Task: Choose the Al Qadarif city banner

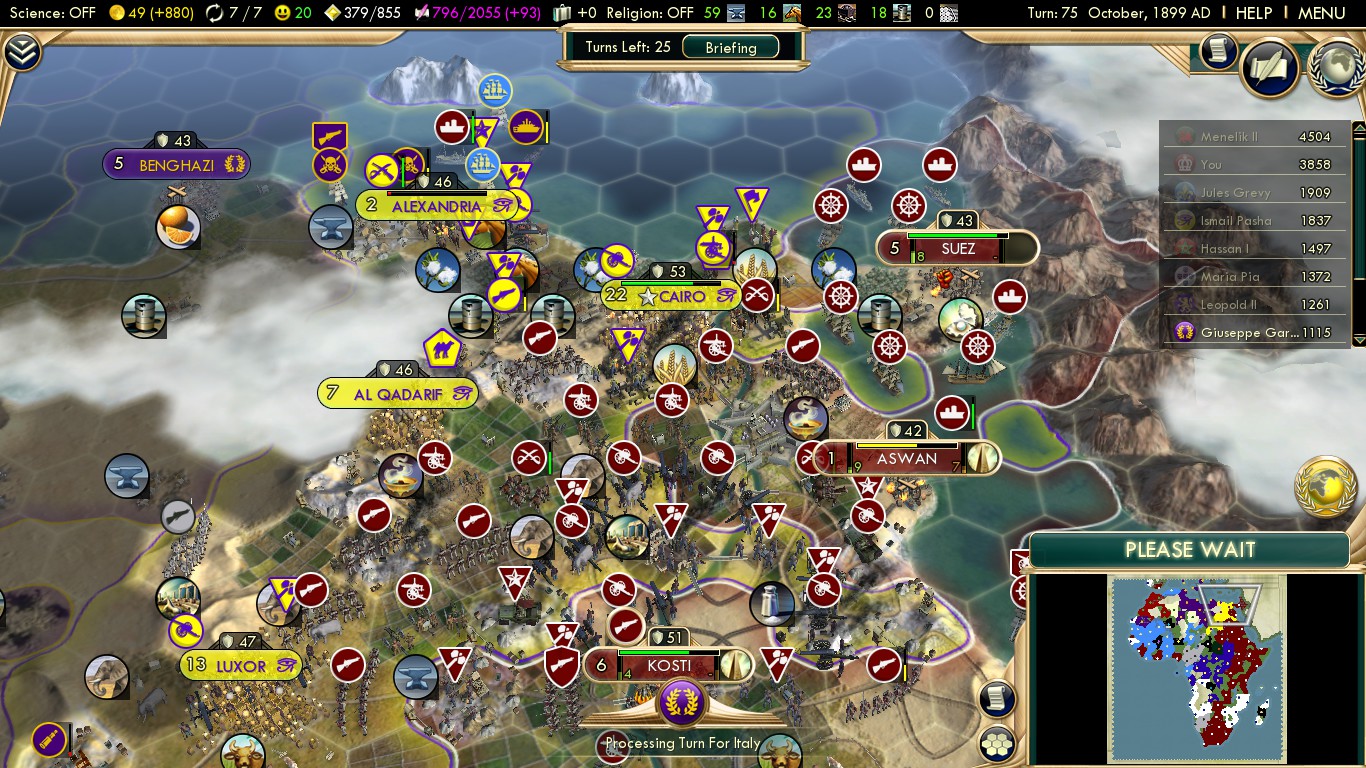Action: pyautogui.click(x=397, y=394)
